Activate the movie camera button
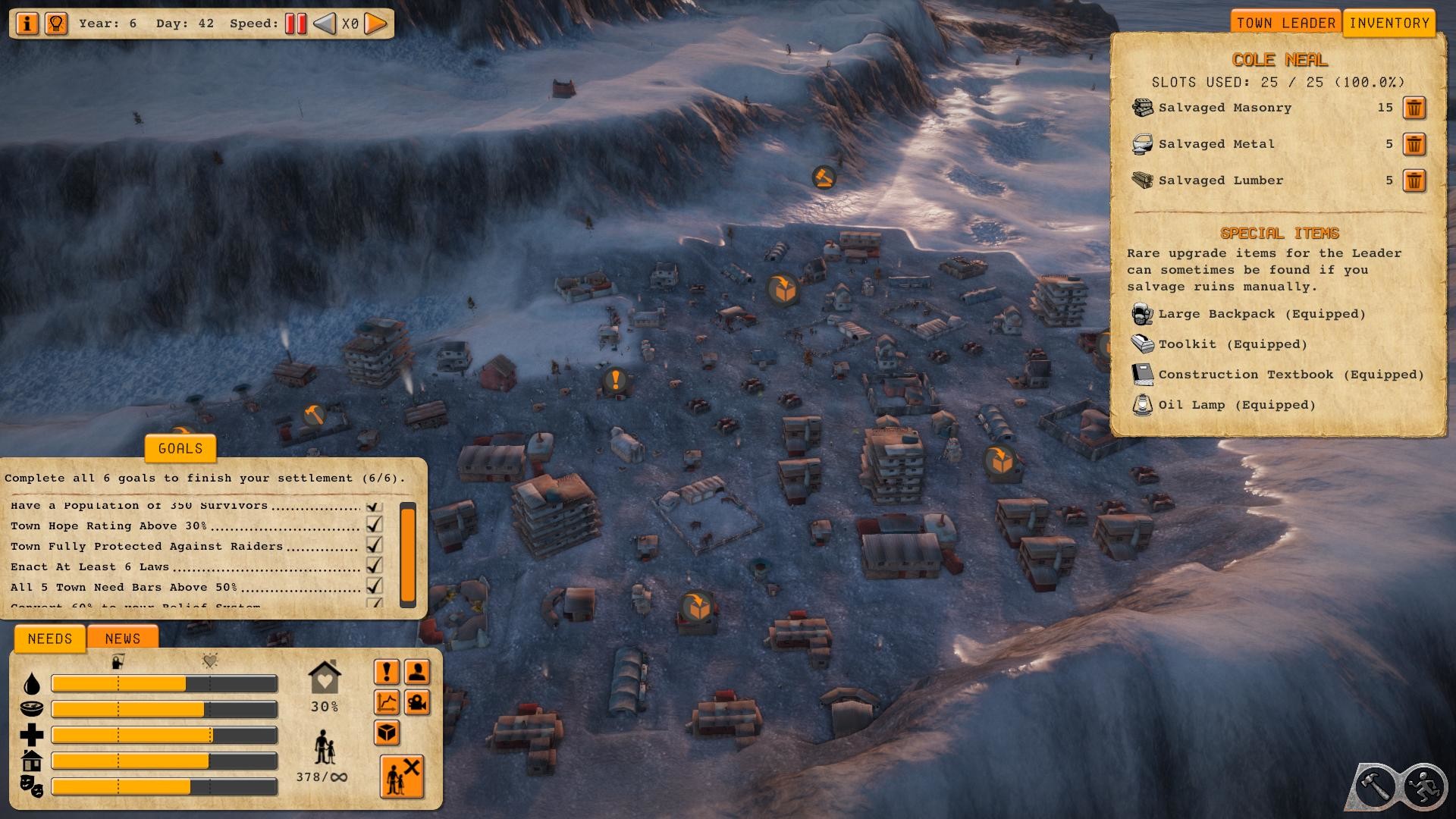Viewport: 1456px width, 819px height. point(417,702)
